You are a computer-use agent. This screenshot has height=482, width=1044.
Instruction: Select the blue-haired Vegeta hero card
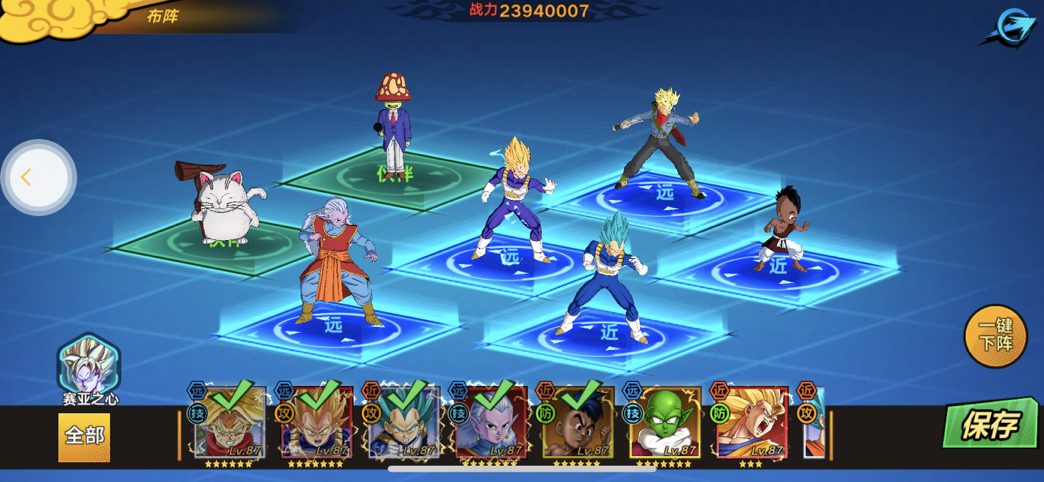click(x=404, y=422)
